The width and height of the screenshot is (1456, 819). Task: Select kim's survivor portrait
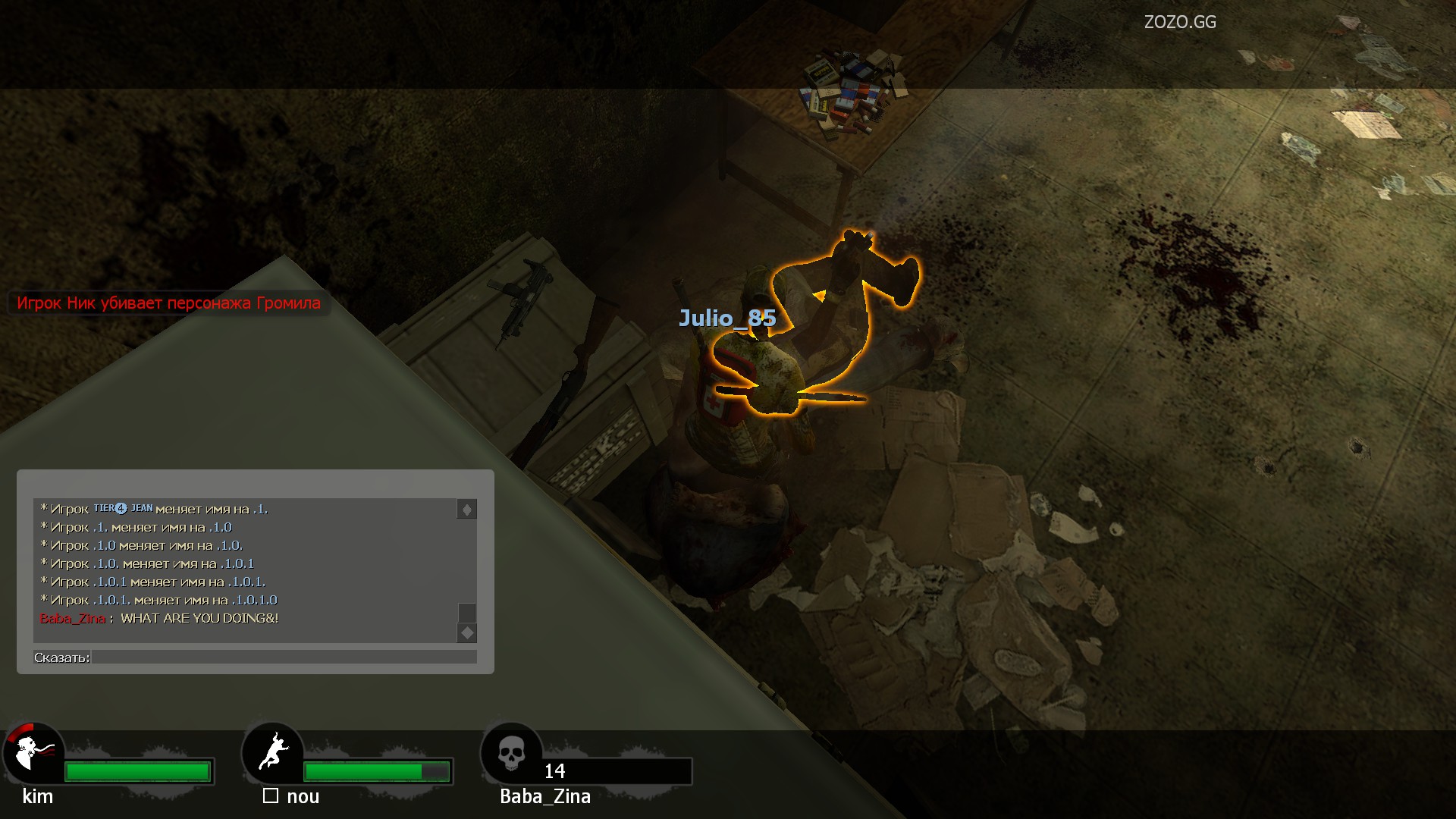pos(33,752)
